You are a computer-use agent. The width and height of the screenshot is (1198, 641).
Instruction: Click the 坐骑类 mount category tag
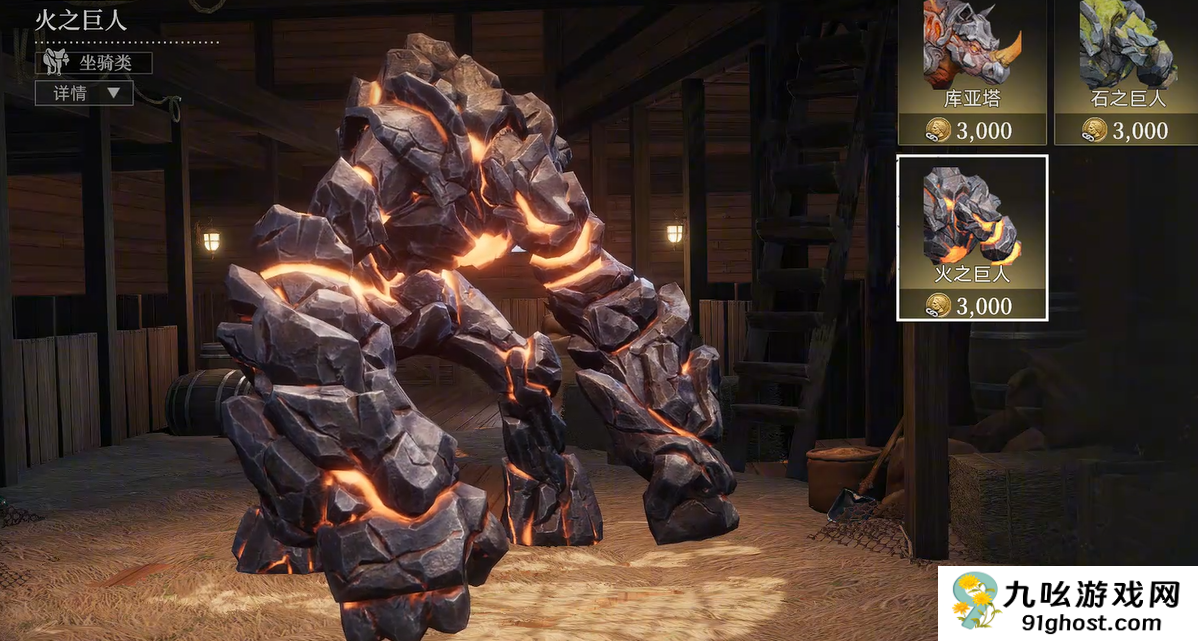click(x=94, y=63)
